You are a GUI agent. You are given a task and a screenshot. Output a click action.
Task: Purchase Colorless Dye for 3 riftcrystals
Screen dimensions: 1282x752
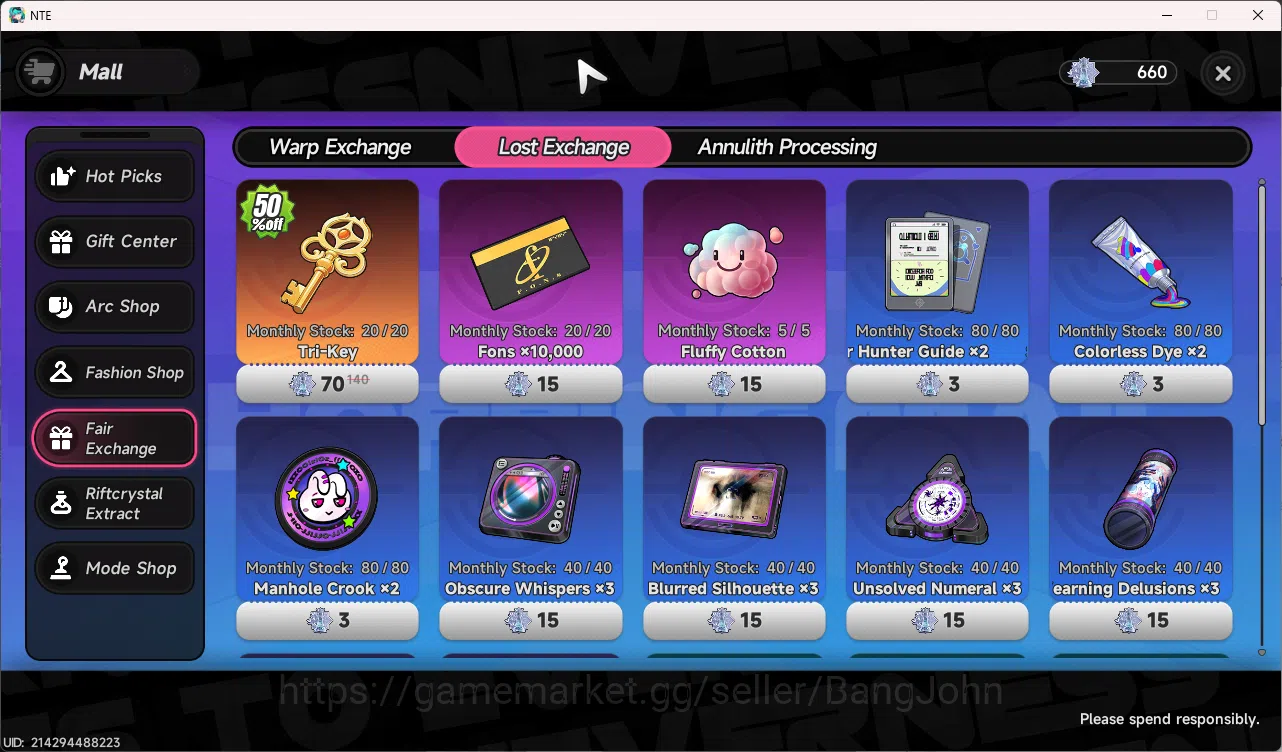coord(1141,384)
